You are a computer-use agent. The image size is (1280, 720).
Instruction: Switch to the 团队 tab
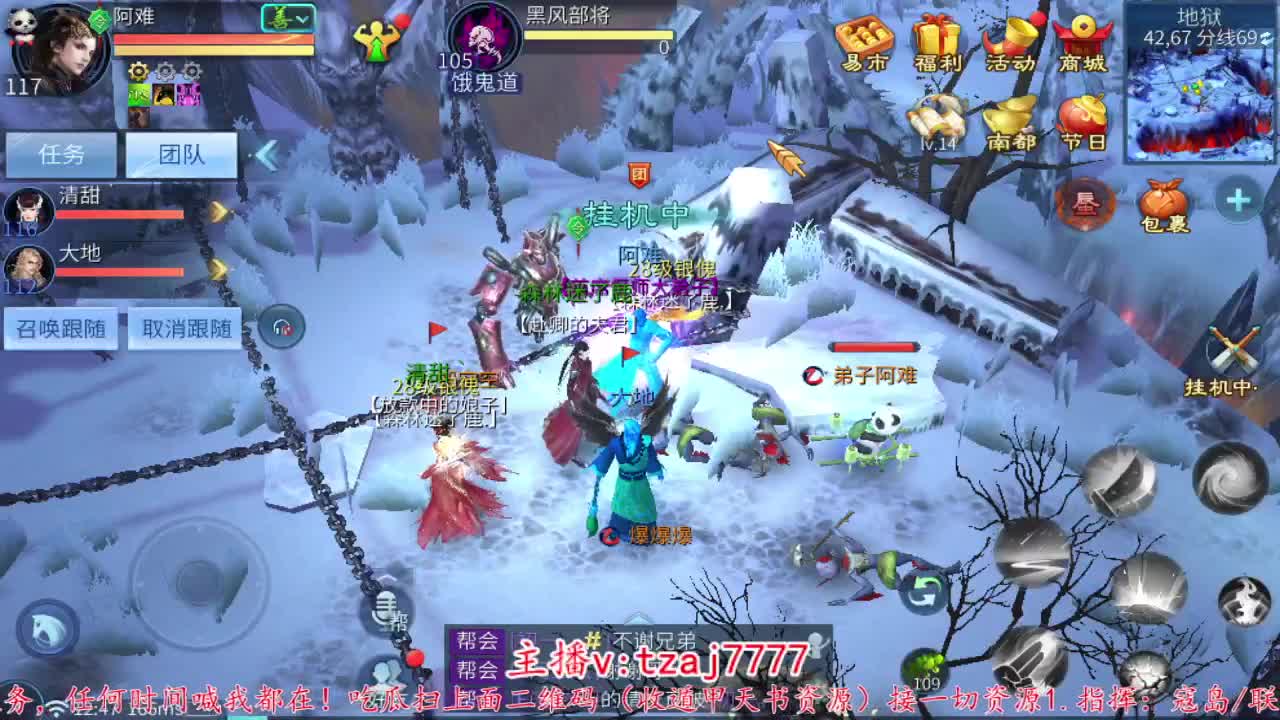pos(180,155)
